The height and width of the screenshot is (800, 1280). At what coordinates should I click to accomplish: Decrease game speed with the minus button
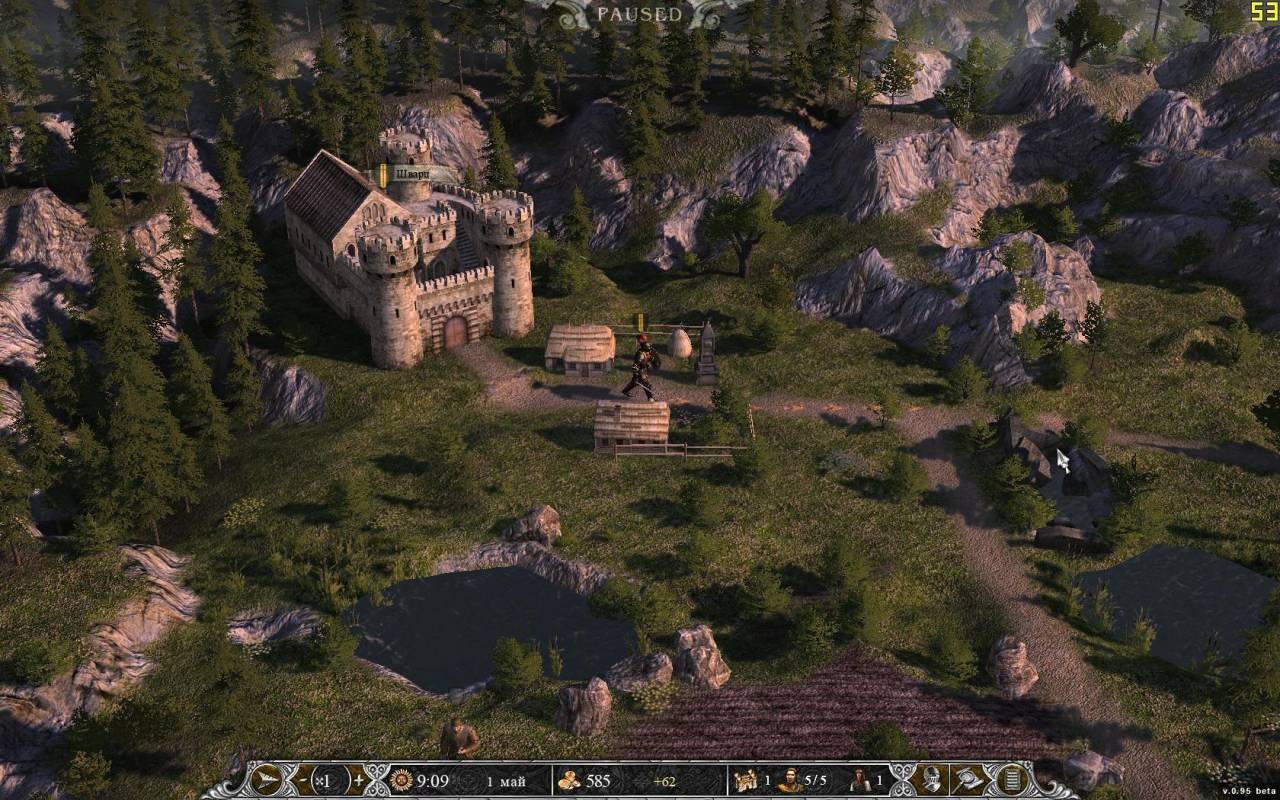pos(301,780)
